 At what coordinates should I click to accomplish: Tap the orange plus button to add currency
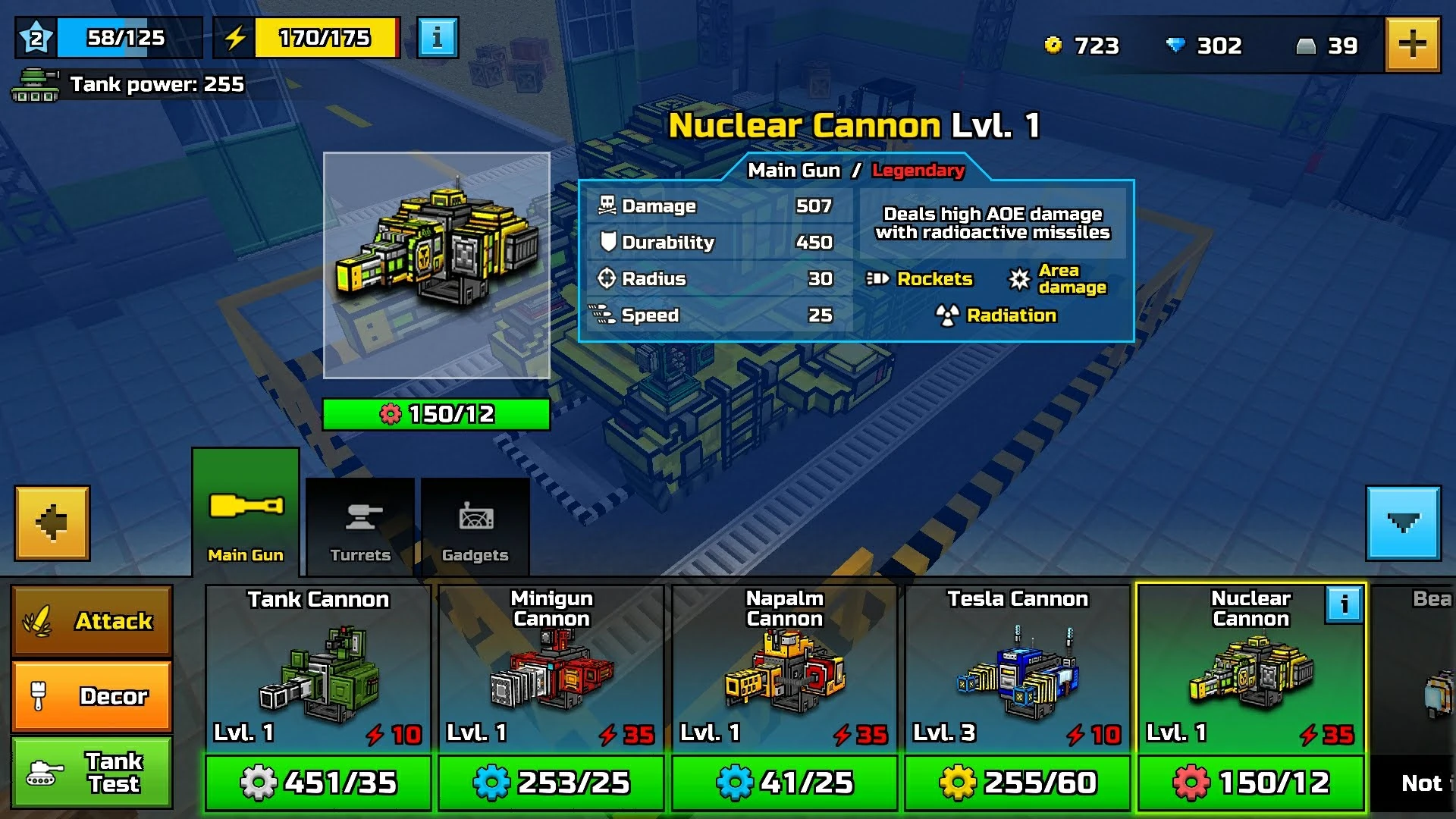pyautogui.click(x=1413, y=45)
